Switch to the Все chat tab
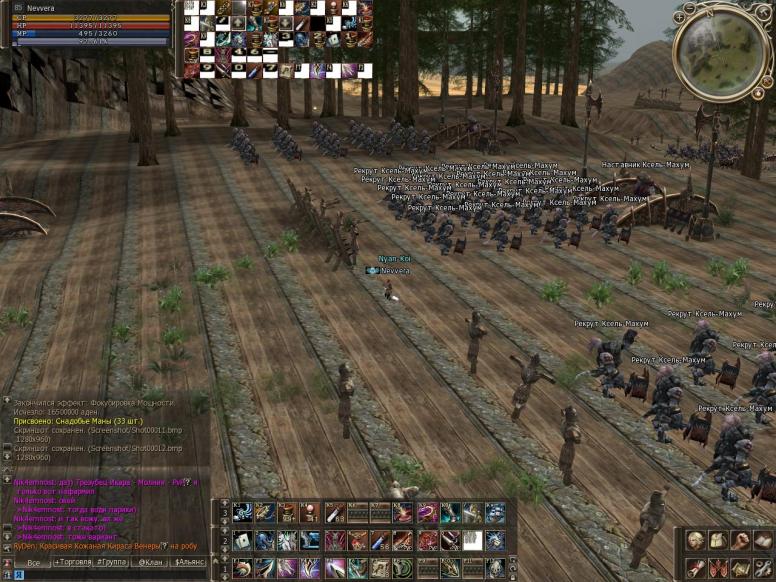 (33, 563)
